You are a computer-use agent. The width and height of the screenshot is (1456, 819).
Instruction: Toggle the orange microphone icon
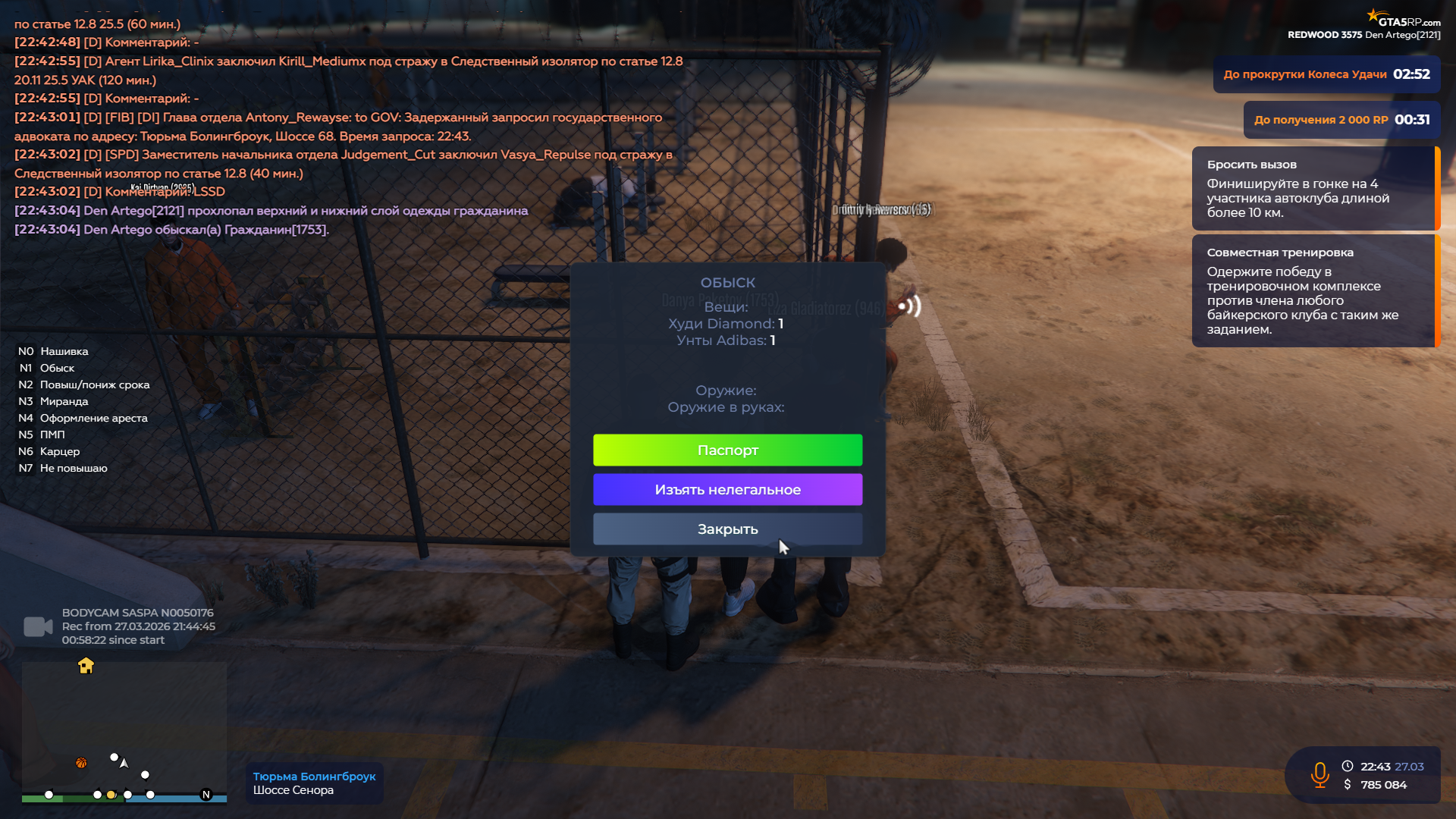pyautogui.click(x=1319, y=775)
